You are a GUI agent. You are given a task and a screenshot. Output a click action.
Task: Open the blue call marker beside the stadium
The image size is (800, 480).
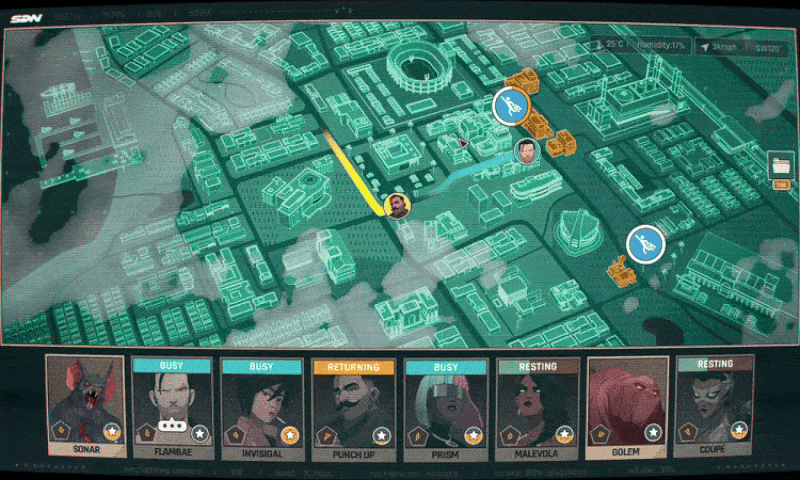coord(510,105)
